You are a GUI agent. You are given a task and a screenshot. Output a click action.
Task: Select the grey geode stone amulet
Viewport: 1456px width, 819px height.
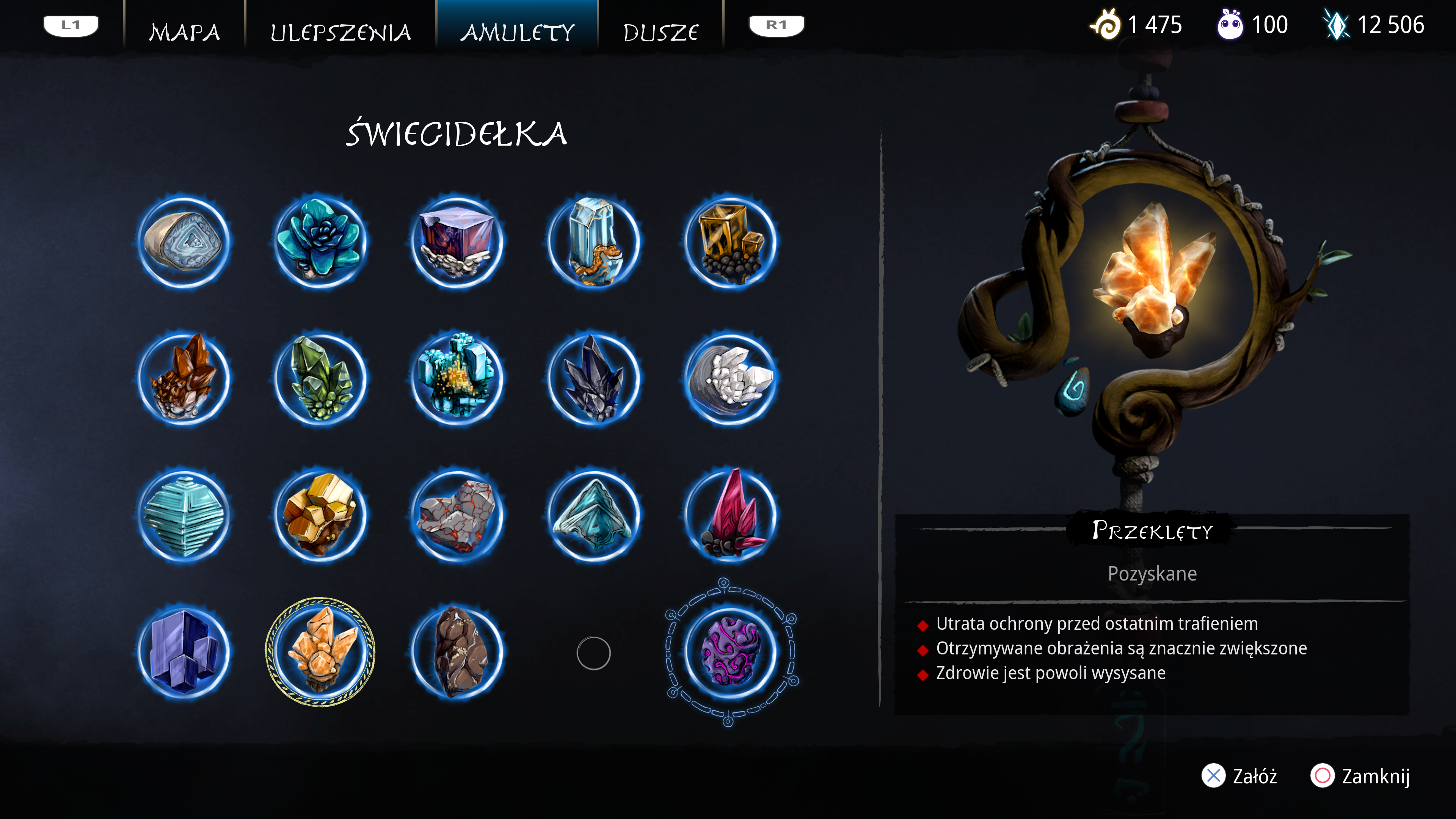tap(184, 242)
